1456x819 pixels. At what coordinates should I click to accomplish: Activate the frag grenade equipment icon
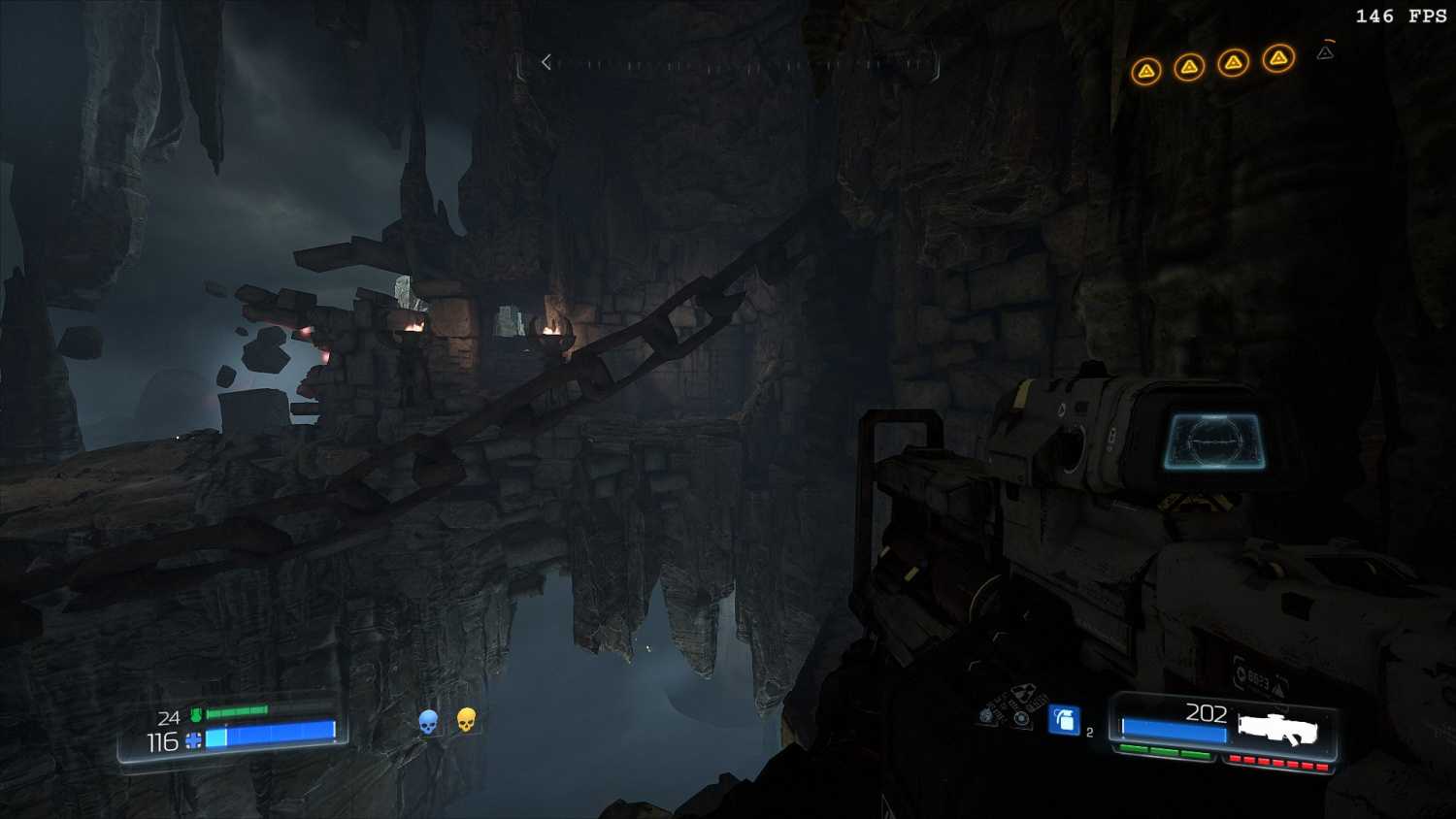(1065, 720)
